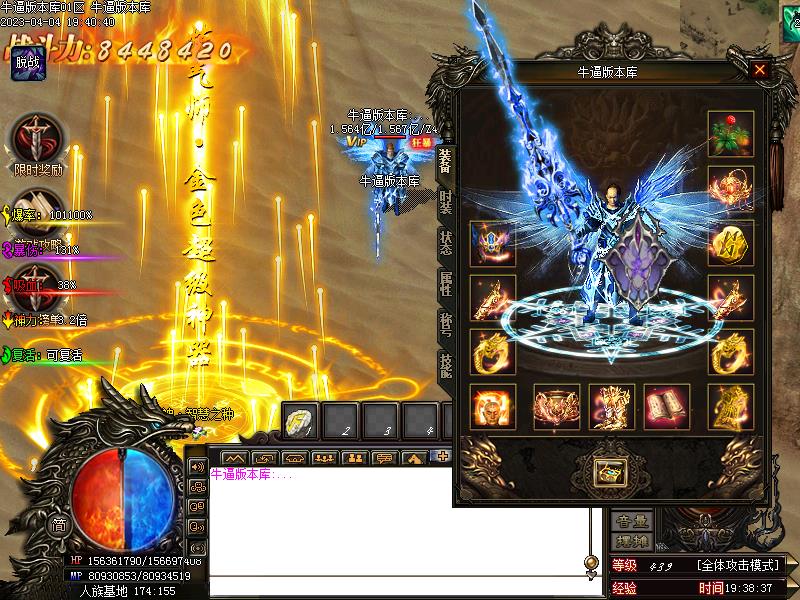Show the 属性 (attributes) tab
This screenshot has width=800, height=600.
(x=445, y=283)
